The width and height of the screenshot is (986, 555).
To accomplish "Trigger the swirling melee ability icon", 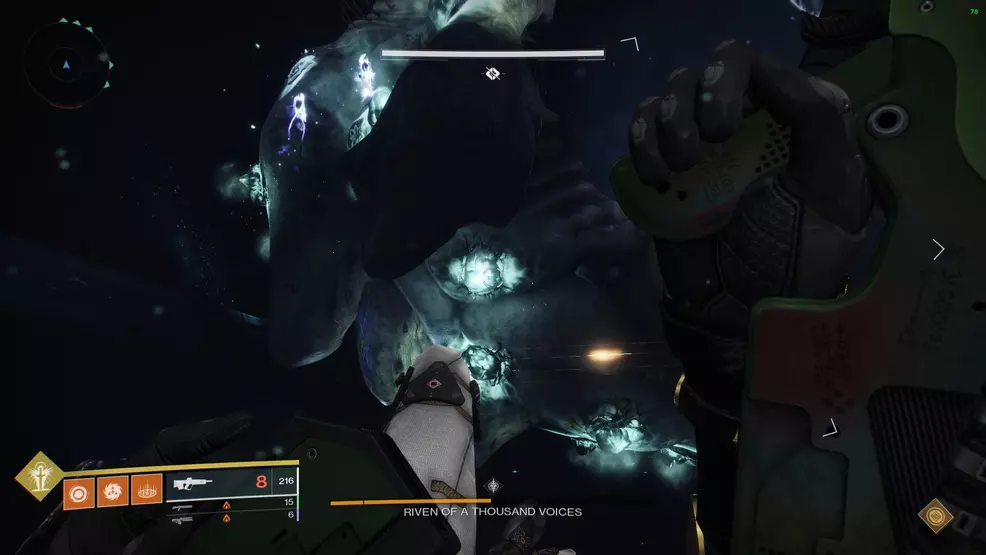I will pyautogui.click(x=112, y=492).
